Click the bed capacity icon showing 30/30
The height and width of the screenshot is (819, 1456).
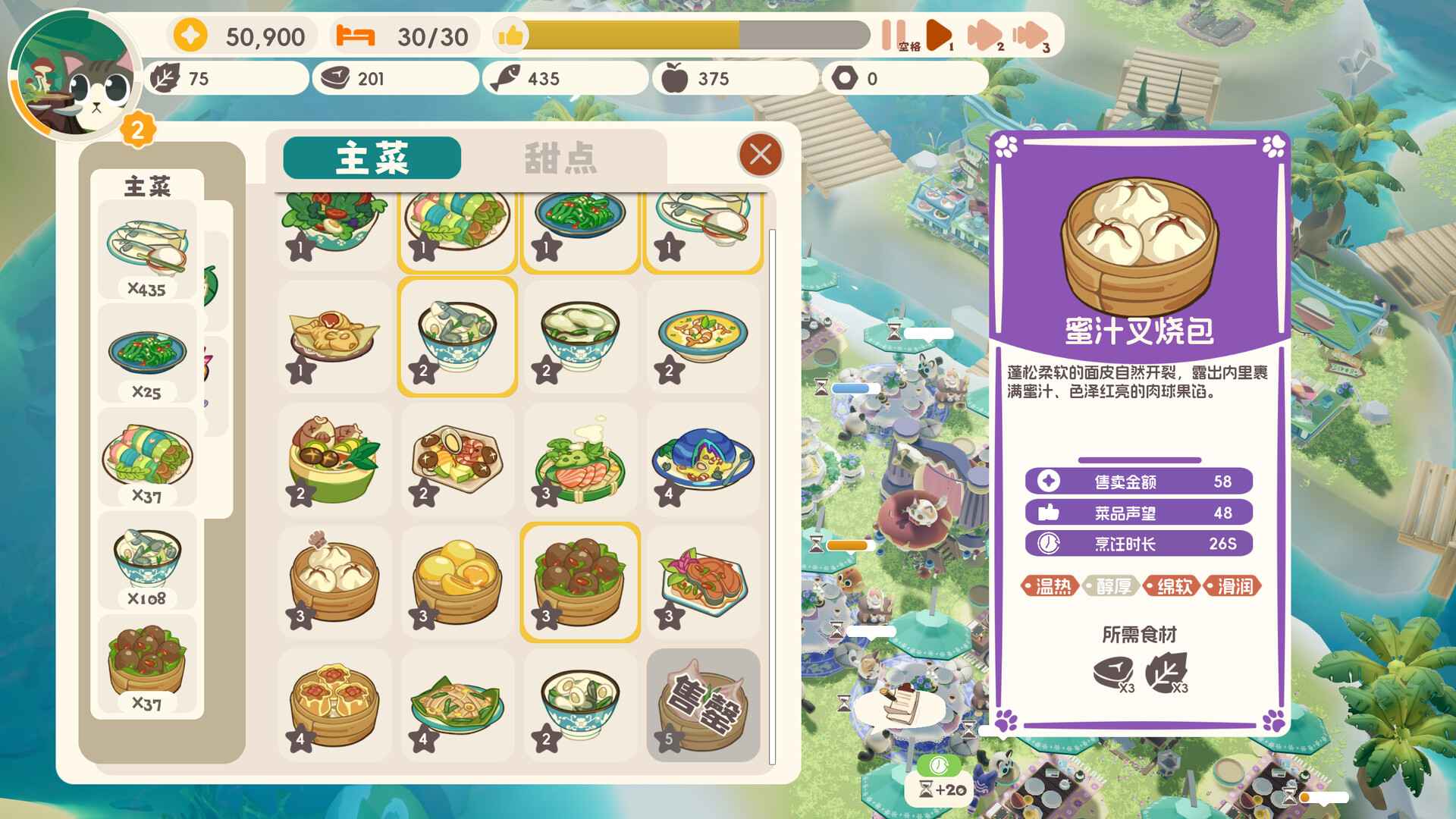coord(357,34)
